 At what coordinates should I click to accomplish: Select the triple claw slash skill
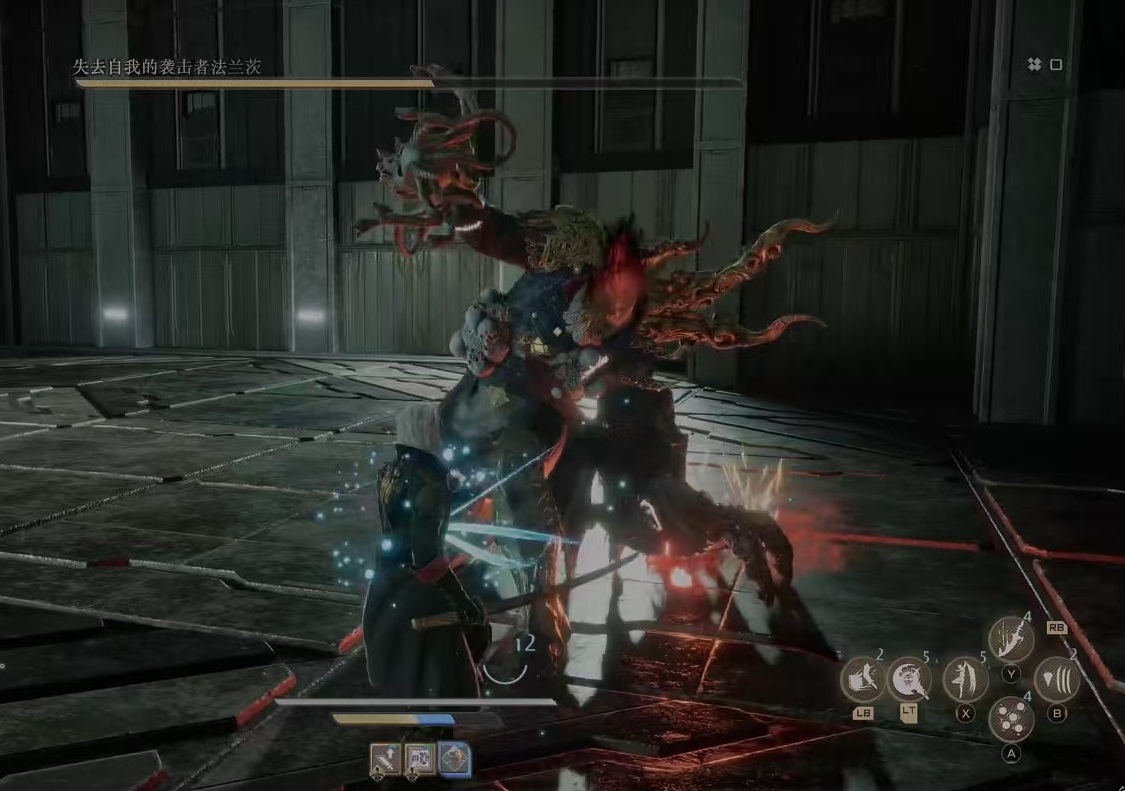coord(1056,680)
